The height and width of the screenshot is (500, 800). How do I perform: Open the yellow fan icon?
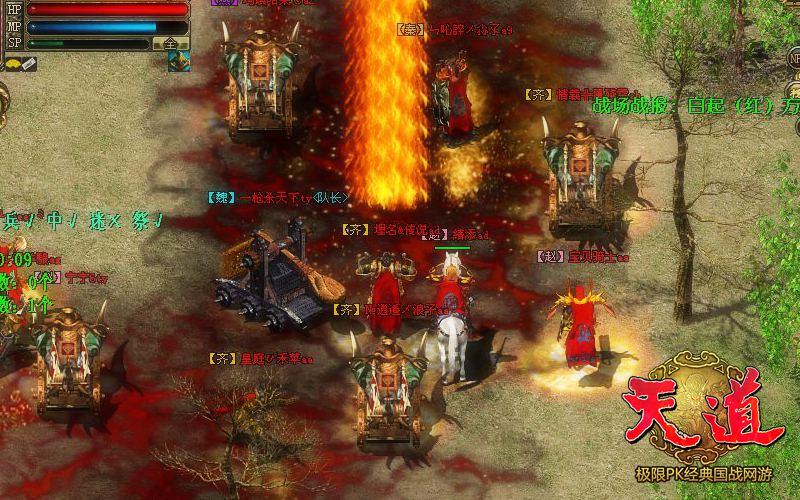pos(12,64)
